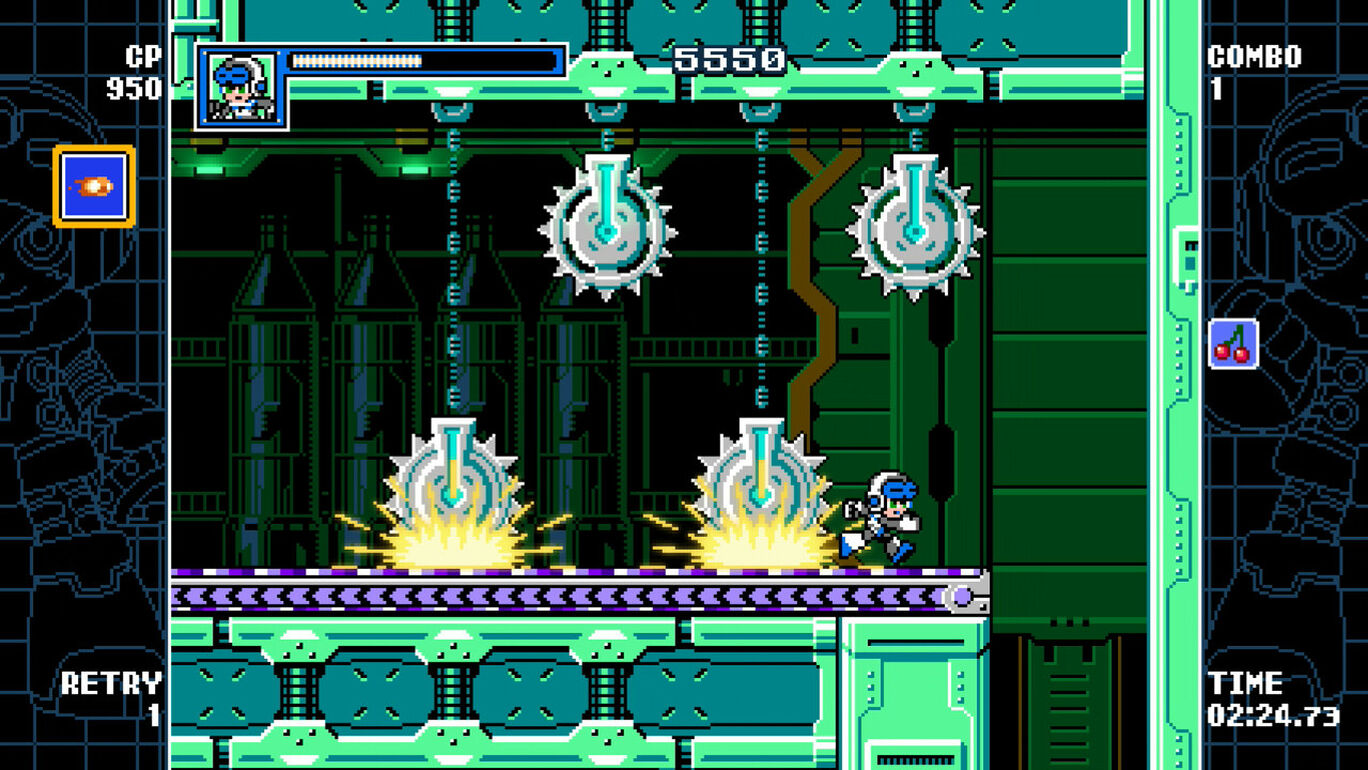1368x770 pixels.
Task: Click the left spinning sawblade hazard
Action: pos(450,480)
